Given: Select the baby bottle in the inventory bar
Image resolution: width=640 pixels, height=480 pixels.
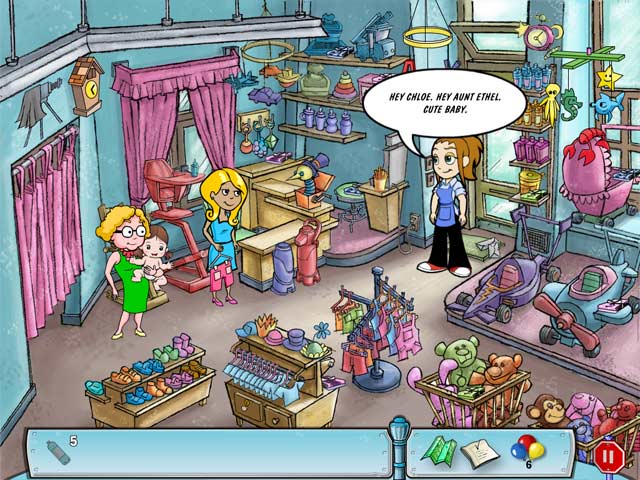Looking at the screenshot, I should (59, 450).
